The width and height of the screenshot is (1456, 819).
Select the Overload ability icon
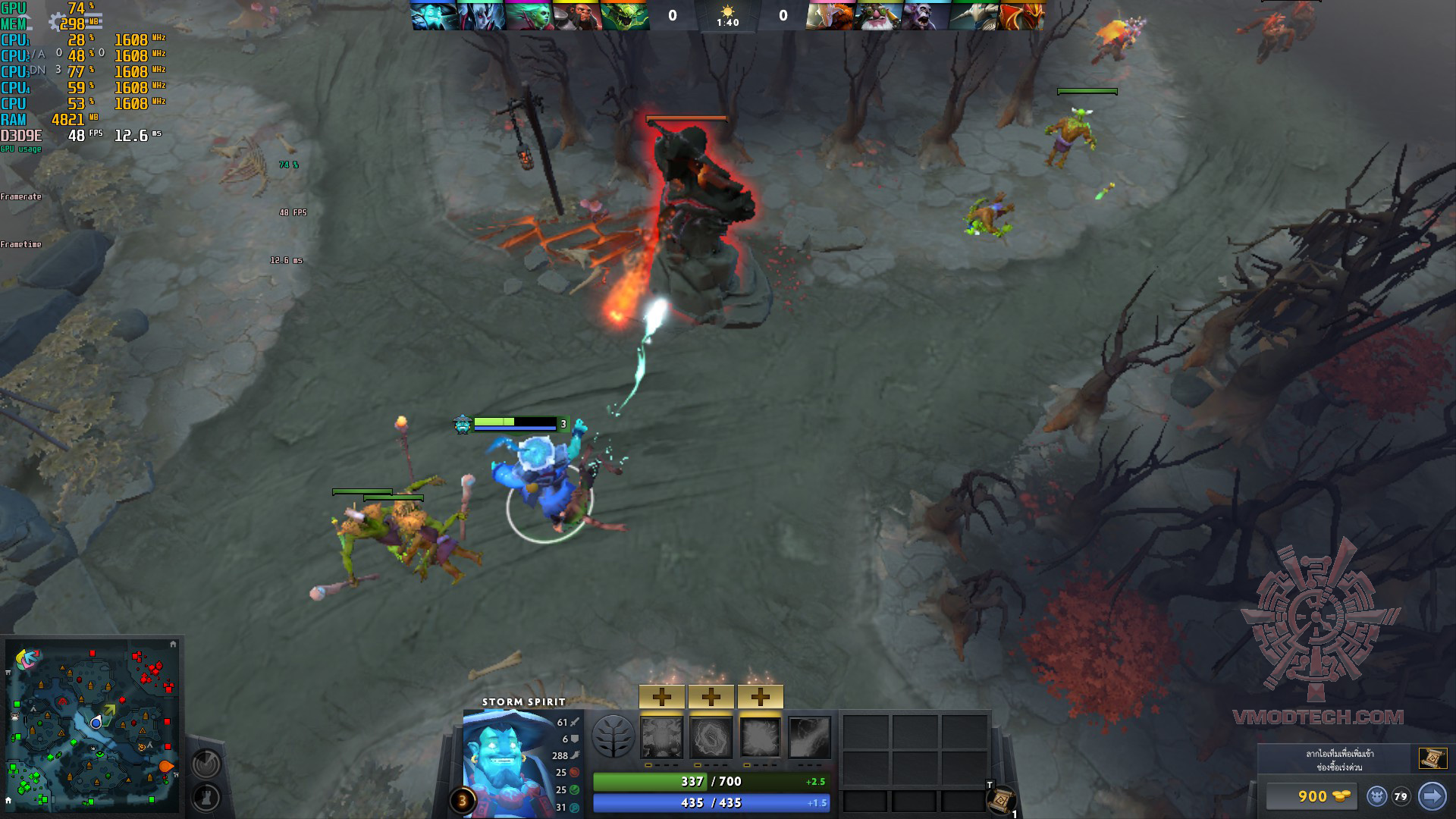coord(760,737)
